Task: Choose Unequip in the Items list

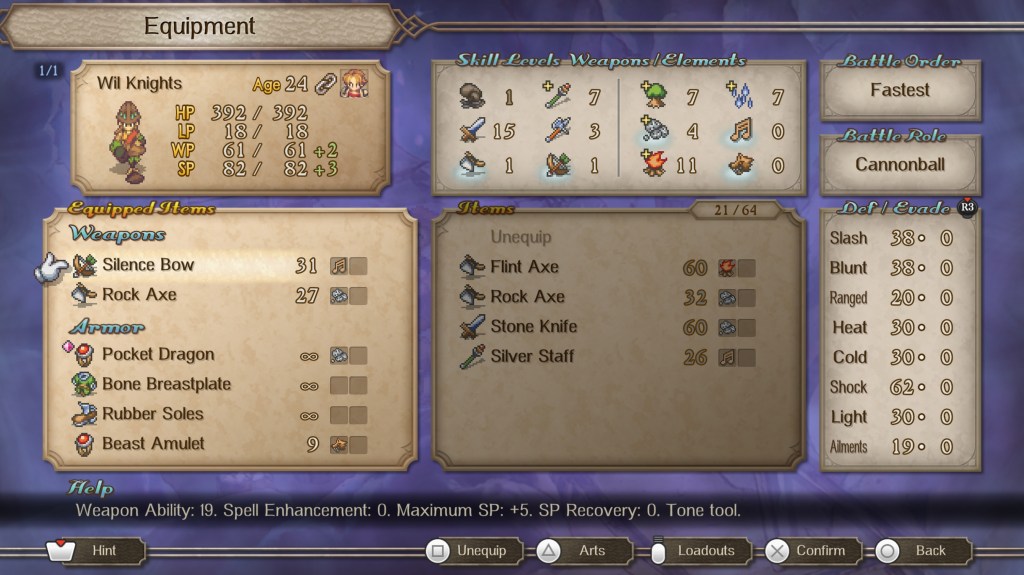Action: click(x=520, y=238)
